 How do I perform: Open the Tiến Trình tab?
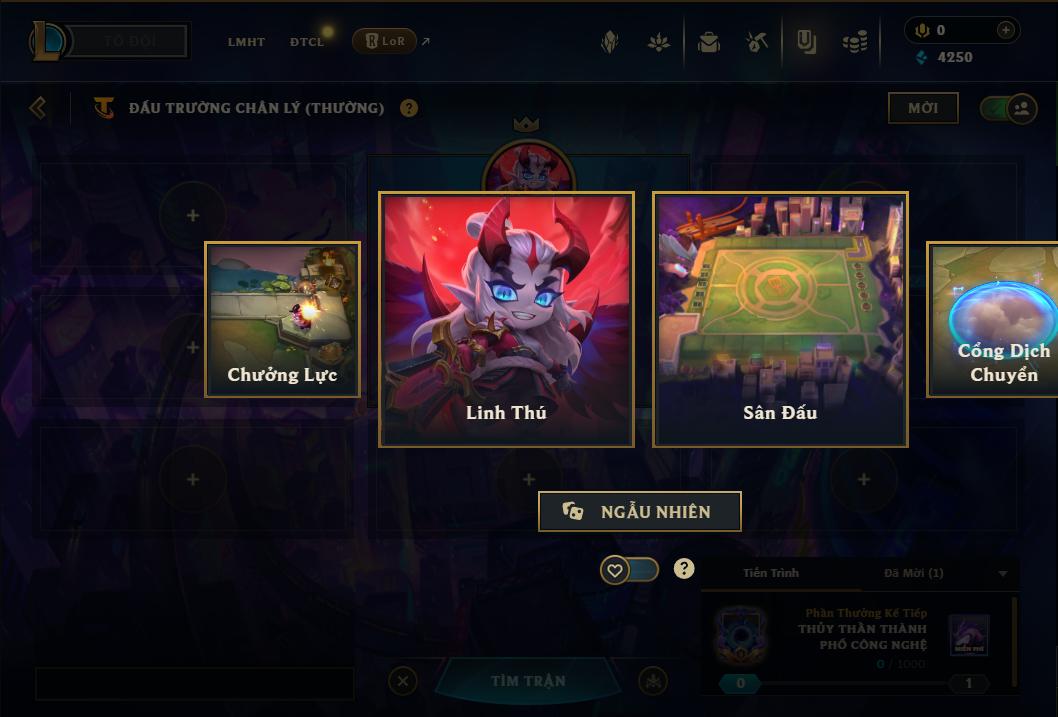tap(771, 573)
